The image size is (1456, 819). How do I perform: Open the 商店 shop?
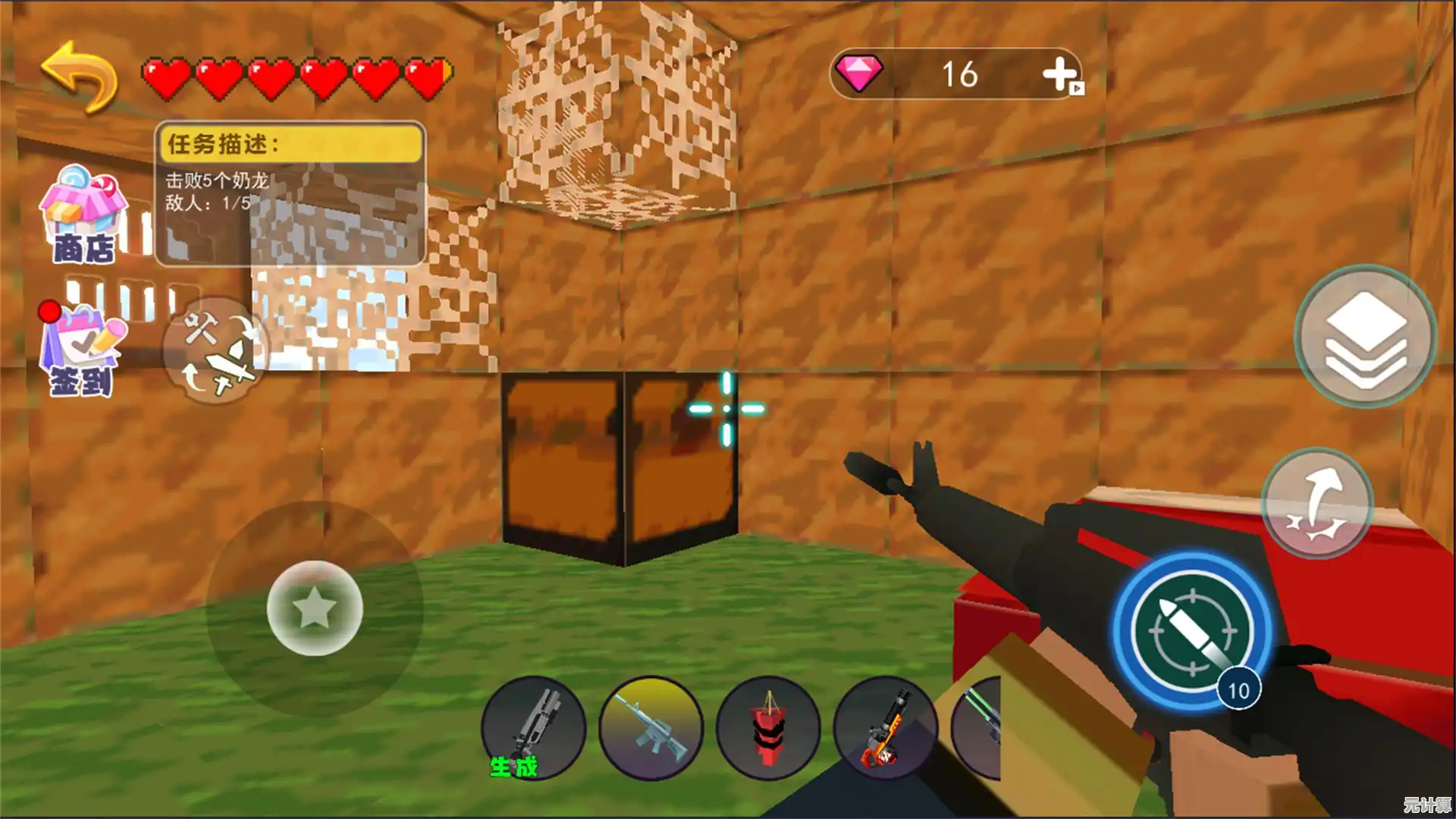tap(82, 215)
